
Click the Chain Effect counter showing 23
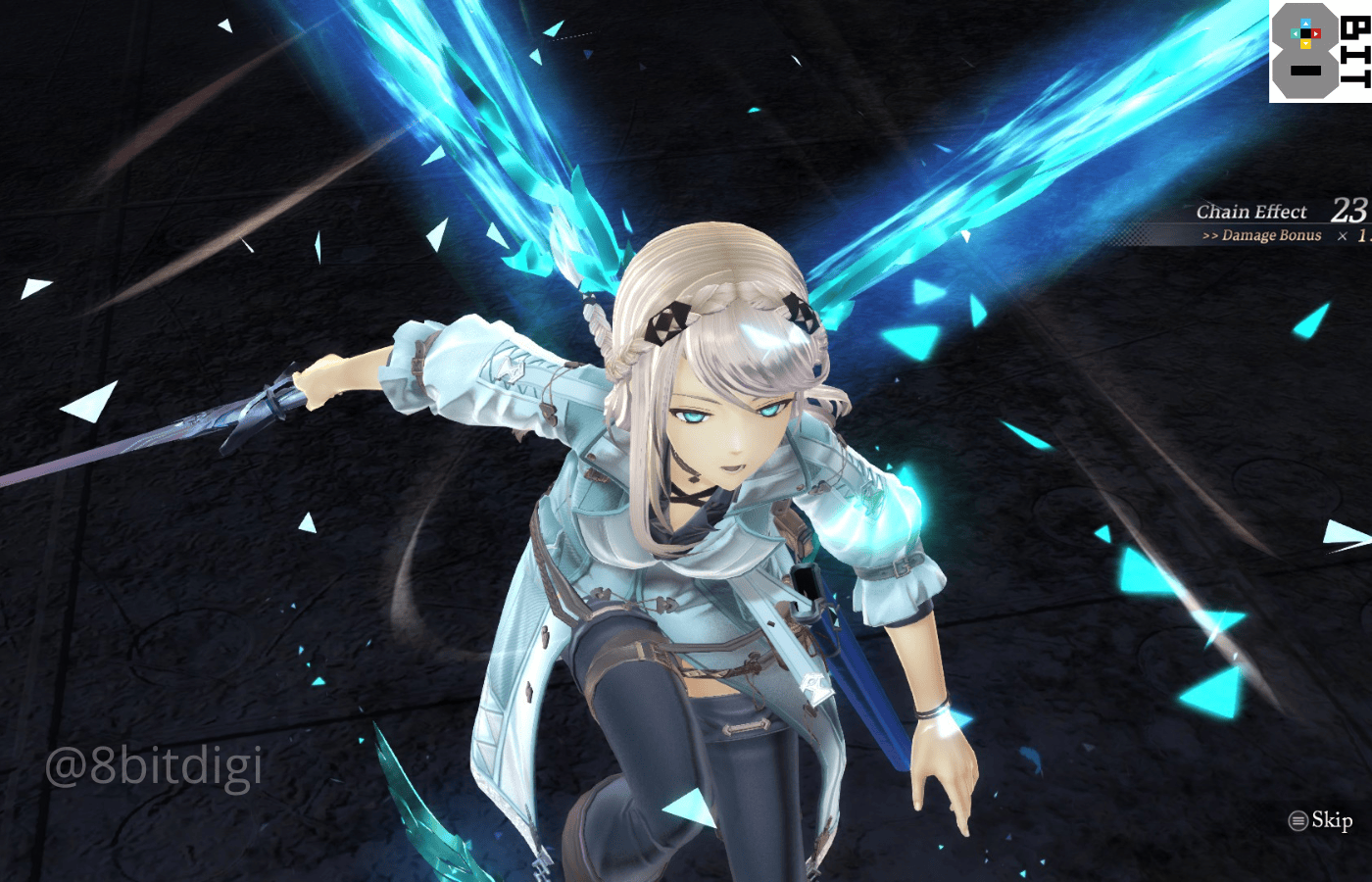pyautogui.click(x=1349, y=210)
